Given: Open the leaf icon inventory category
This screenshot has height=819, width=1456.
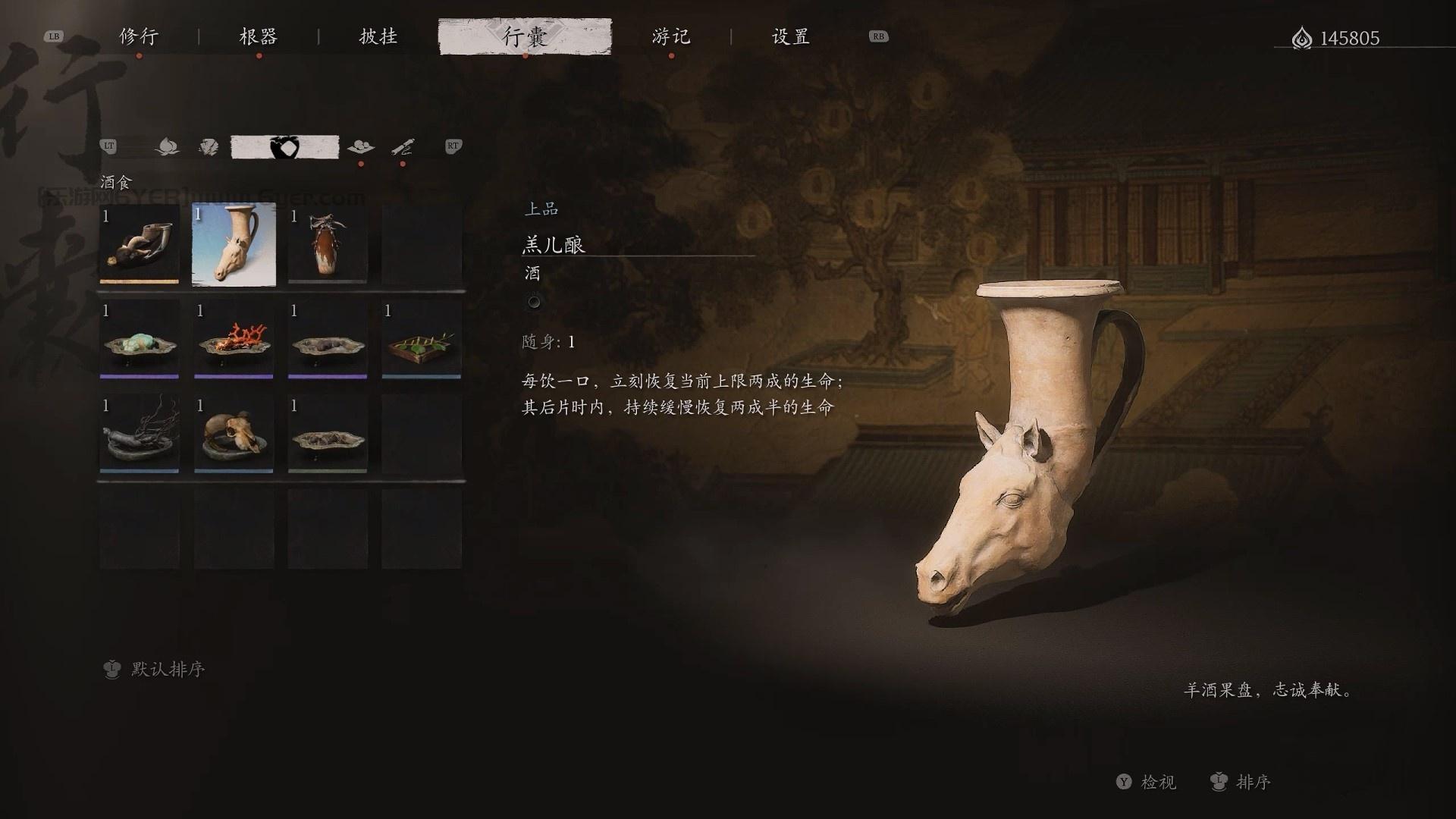Looking at the screenshot, I should pos(209,146).
